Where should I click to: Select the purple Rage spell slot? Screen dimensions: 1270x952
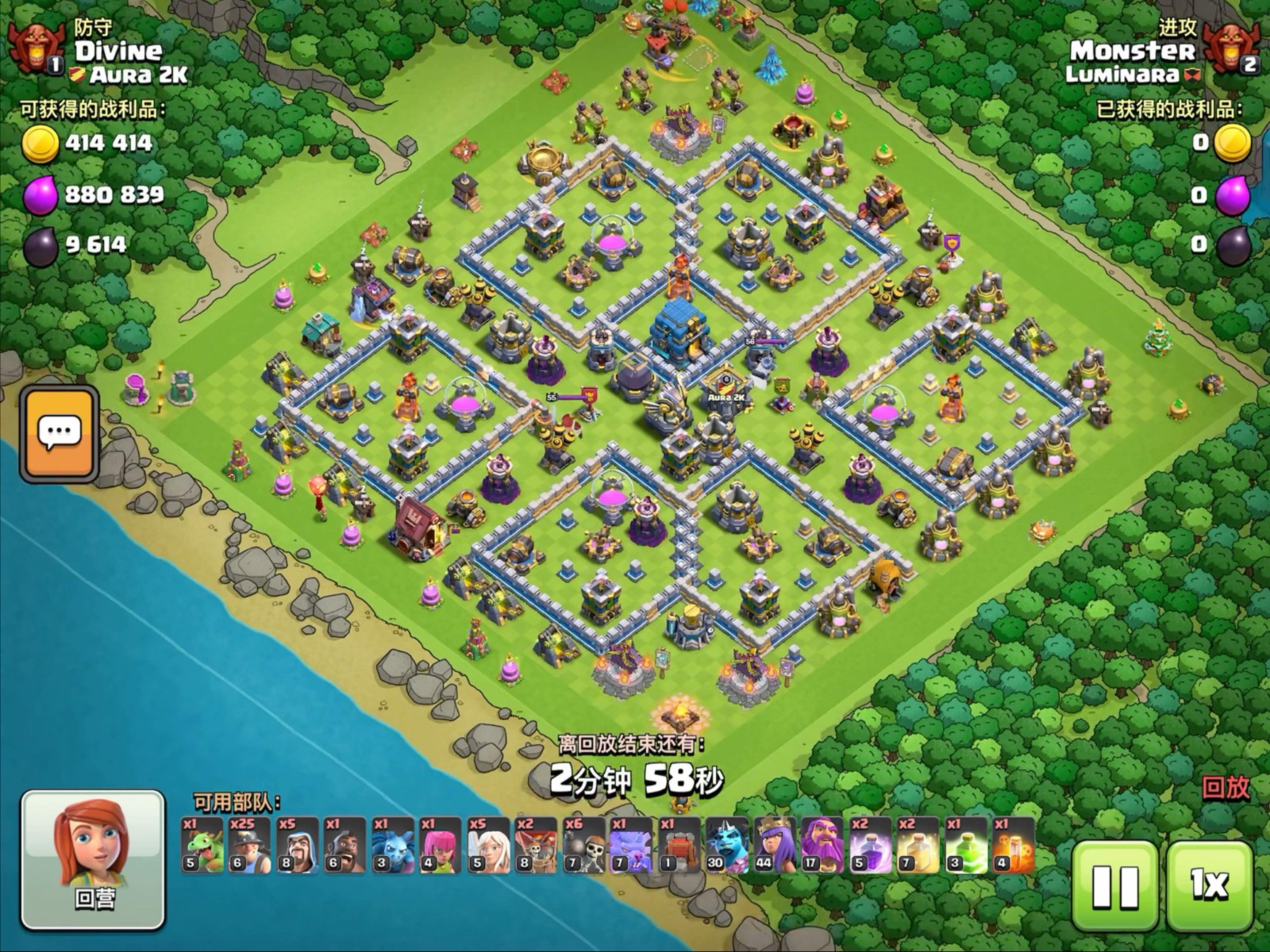[870, 846]
